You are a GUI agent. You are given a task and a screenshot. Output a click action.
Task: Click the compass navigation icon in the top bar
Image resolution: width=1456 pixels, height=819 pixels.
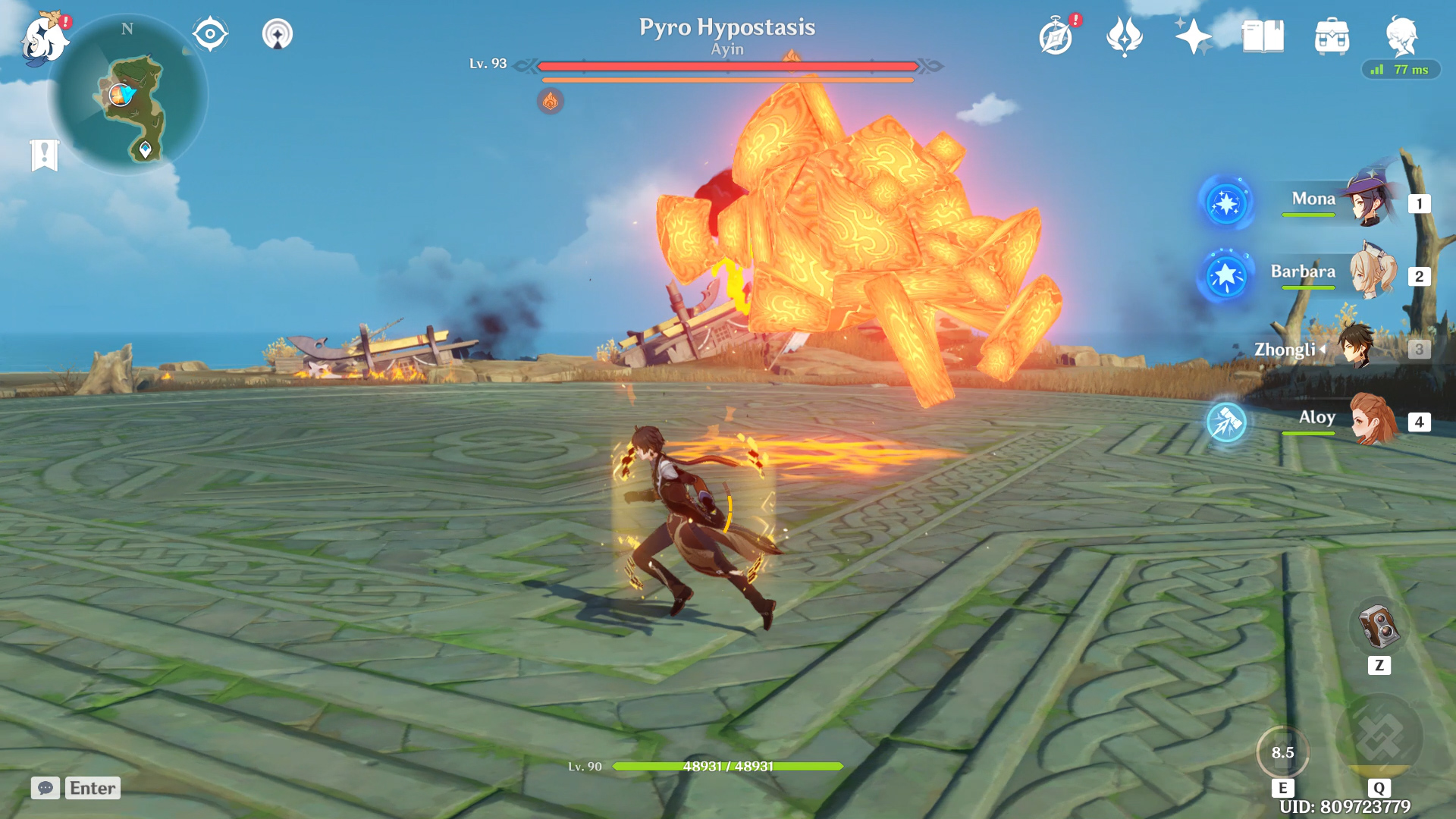tap(209, 33)
